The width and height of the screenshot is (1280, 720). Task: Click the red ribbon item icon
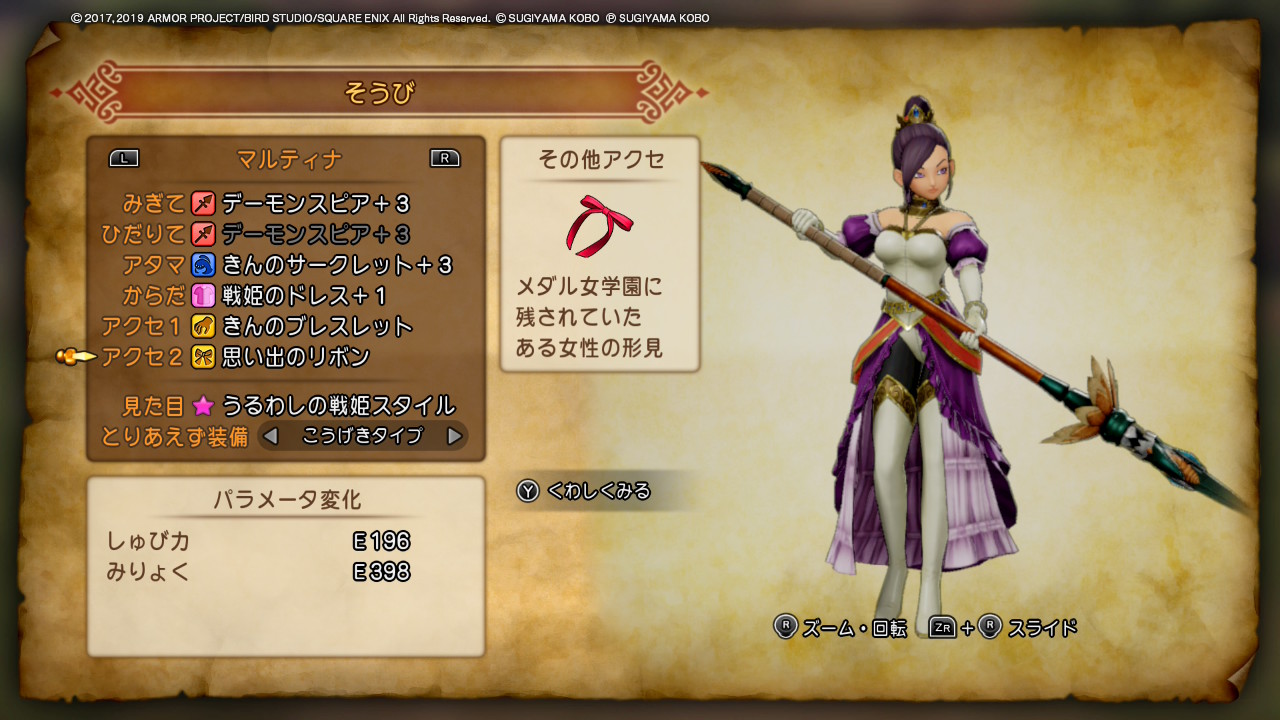pos(599,225)
